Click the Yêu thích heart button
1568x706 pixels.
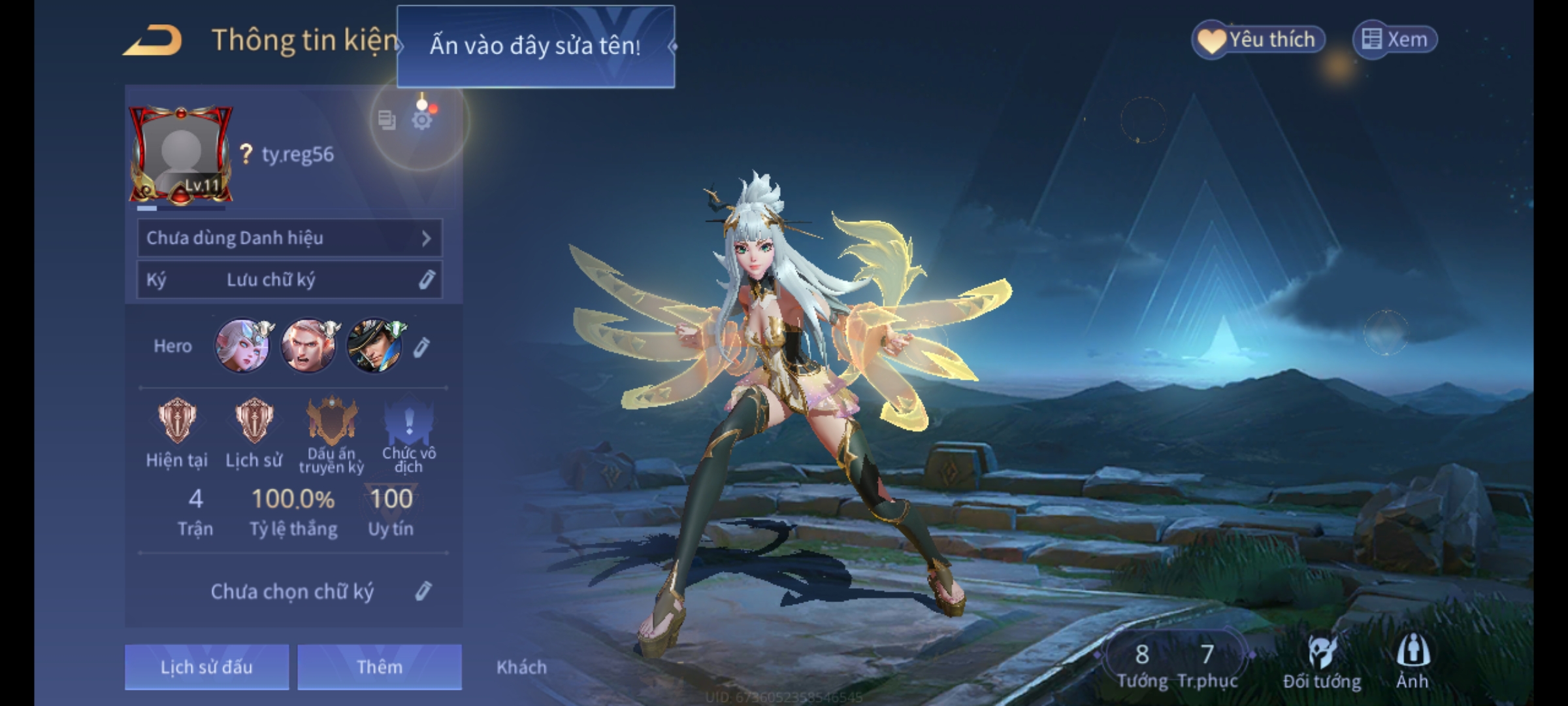click(x=1258, y=40)
